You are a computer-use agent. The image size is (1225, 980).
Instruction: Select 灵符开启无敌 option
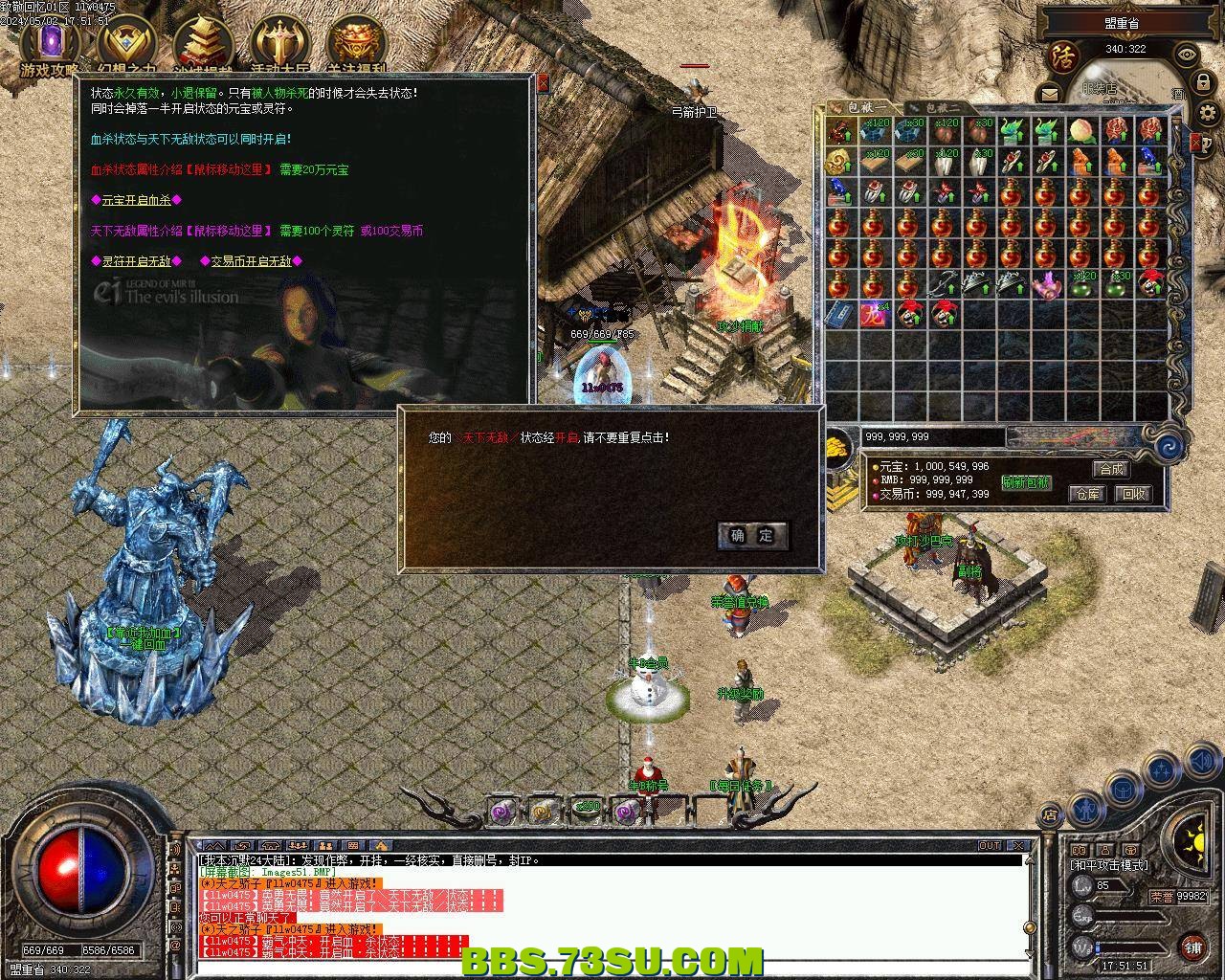tap(136, 261)
